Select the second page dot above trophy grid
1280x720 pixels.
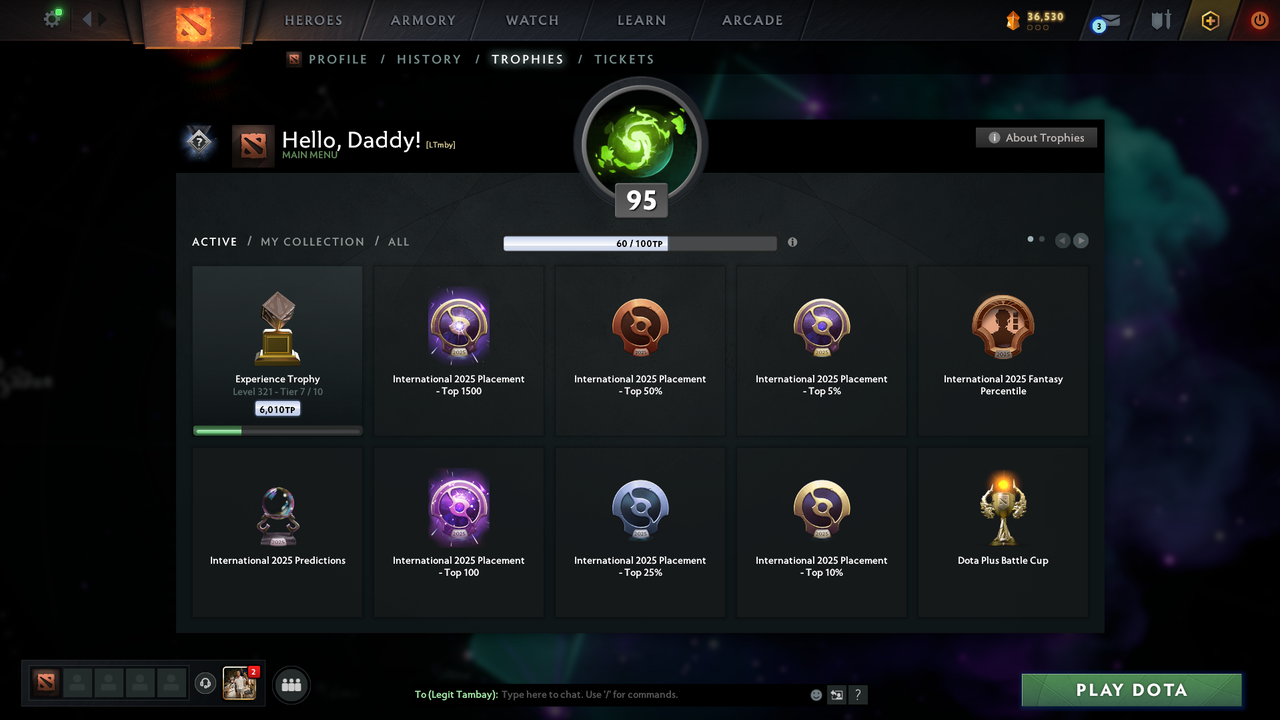(x=1041, y=239)
